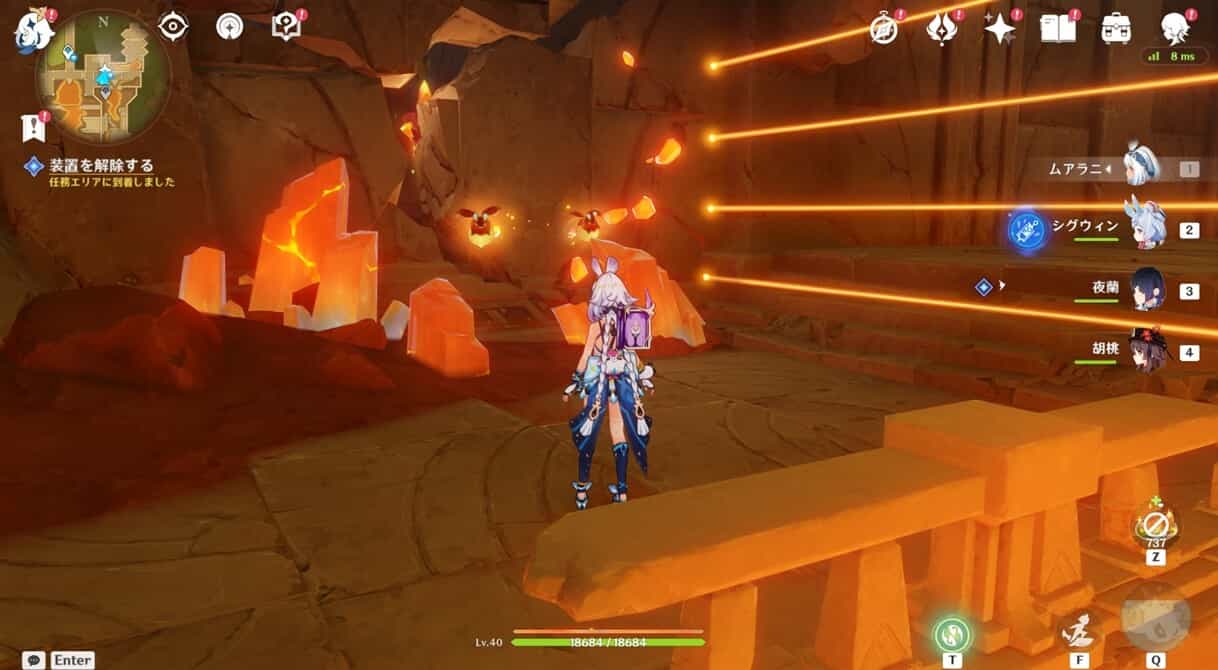Switch to party member 夜蘭
Image resolution: width=1218 pixels, height=670 pixels.
[1147, 290]
